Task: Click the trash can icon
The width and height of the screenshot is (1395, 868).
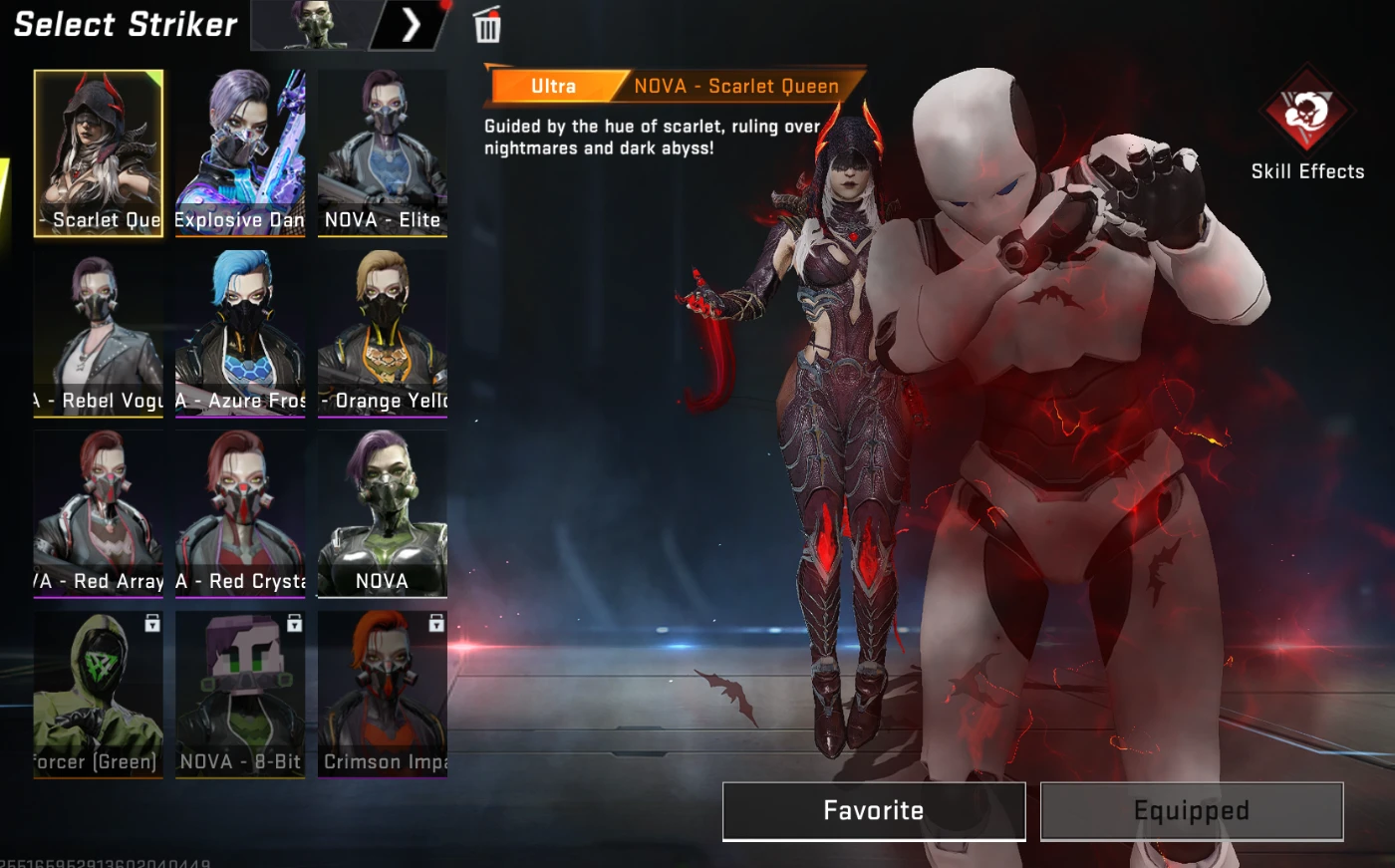Action: (487, 26)
